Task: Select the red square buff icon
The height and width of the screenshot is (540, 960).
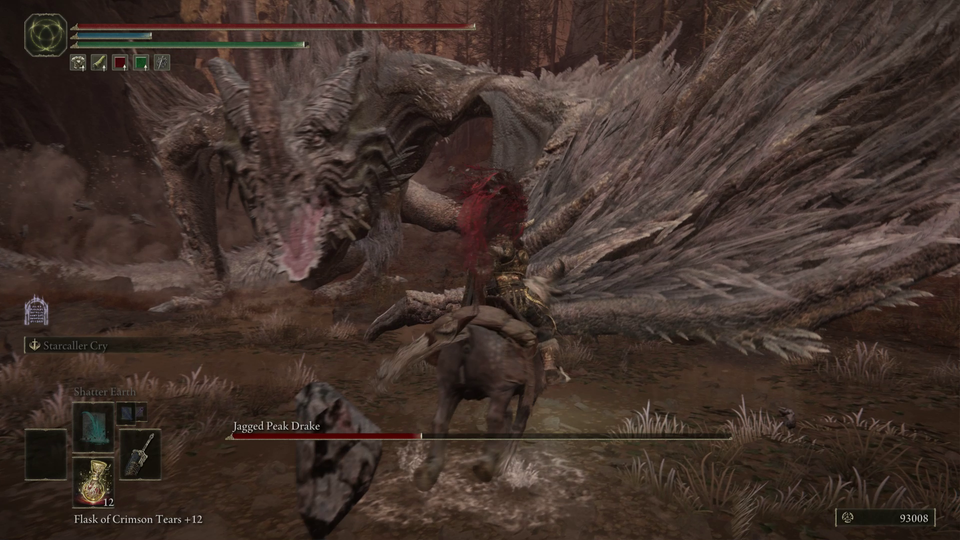Action: [x=120, y=62]
